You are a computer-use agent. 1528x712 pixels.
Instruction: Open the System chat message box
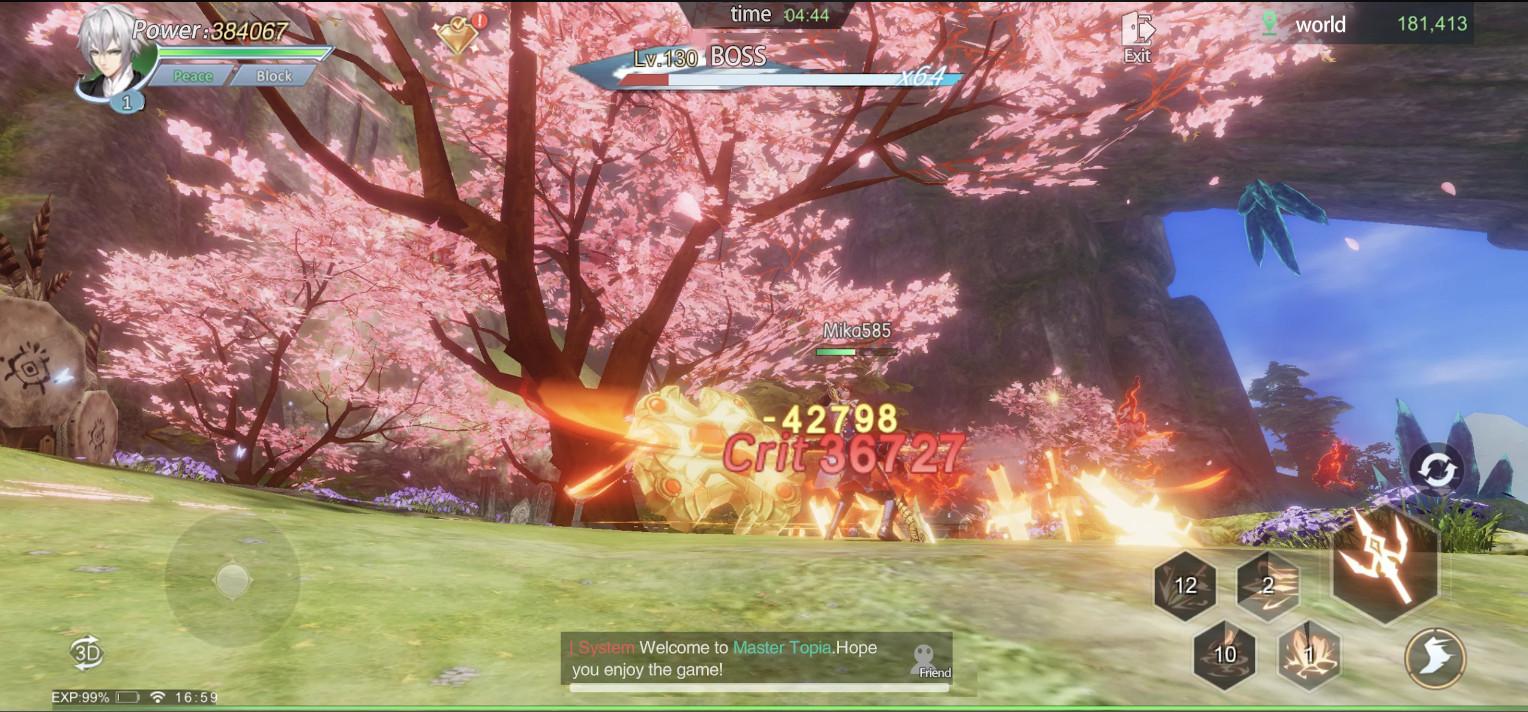coord(740,659)
